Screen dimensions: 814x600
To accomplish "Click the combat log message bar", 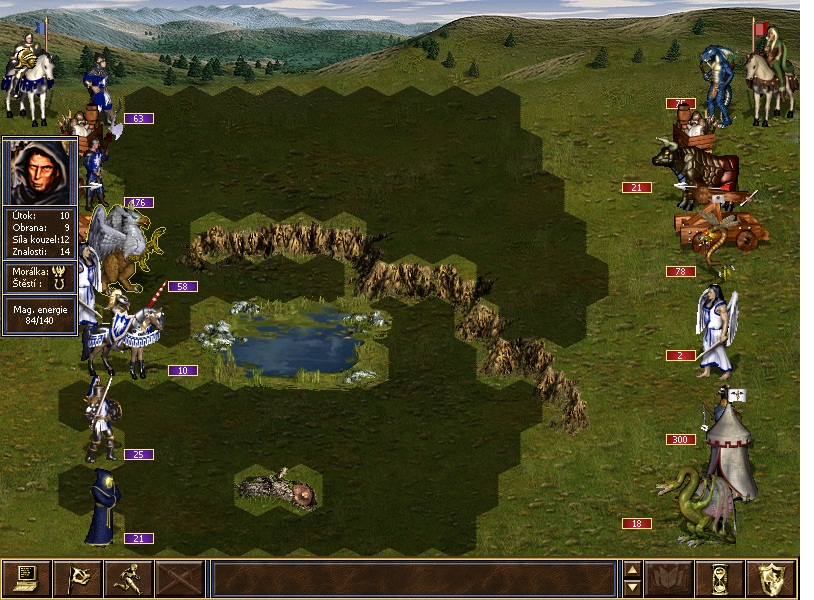I will [x=413, y=579].
